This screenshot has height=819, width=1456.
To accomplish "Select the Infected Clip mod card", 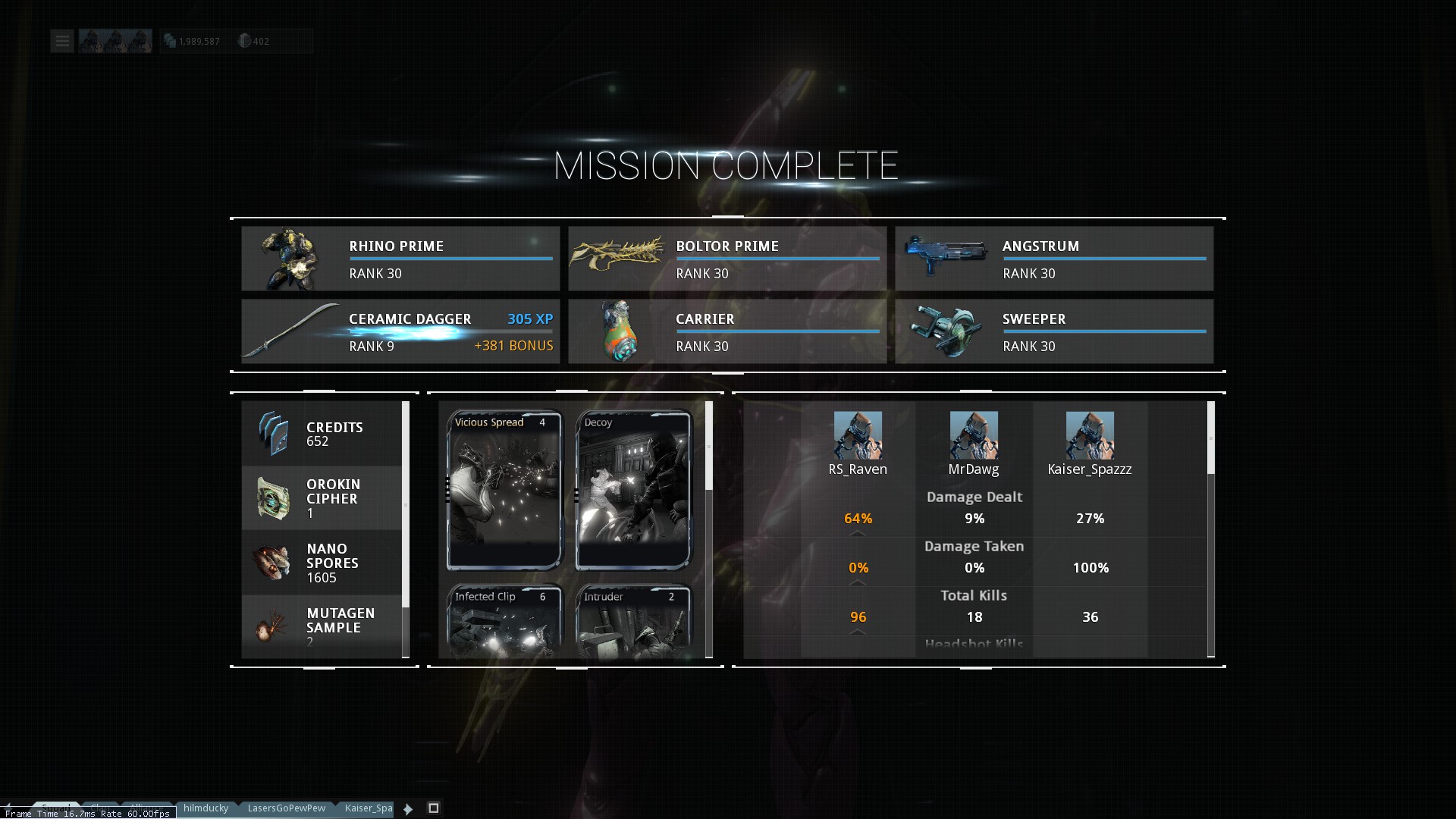I will pos(504,622).
